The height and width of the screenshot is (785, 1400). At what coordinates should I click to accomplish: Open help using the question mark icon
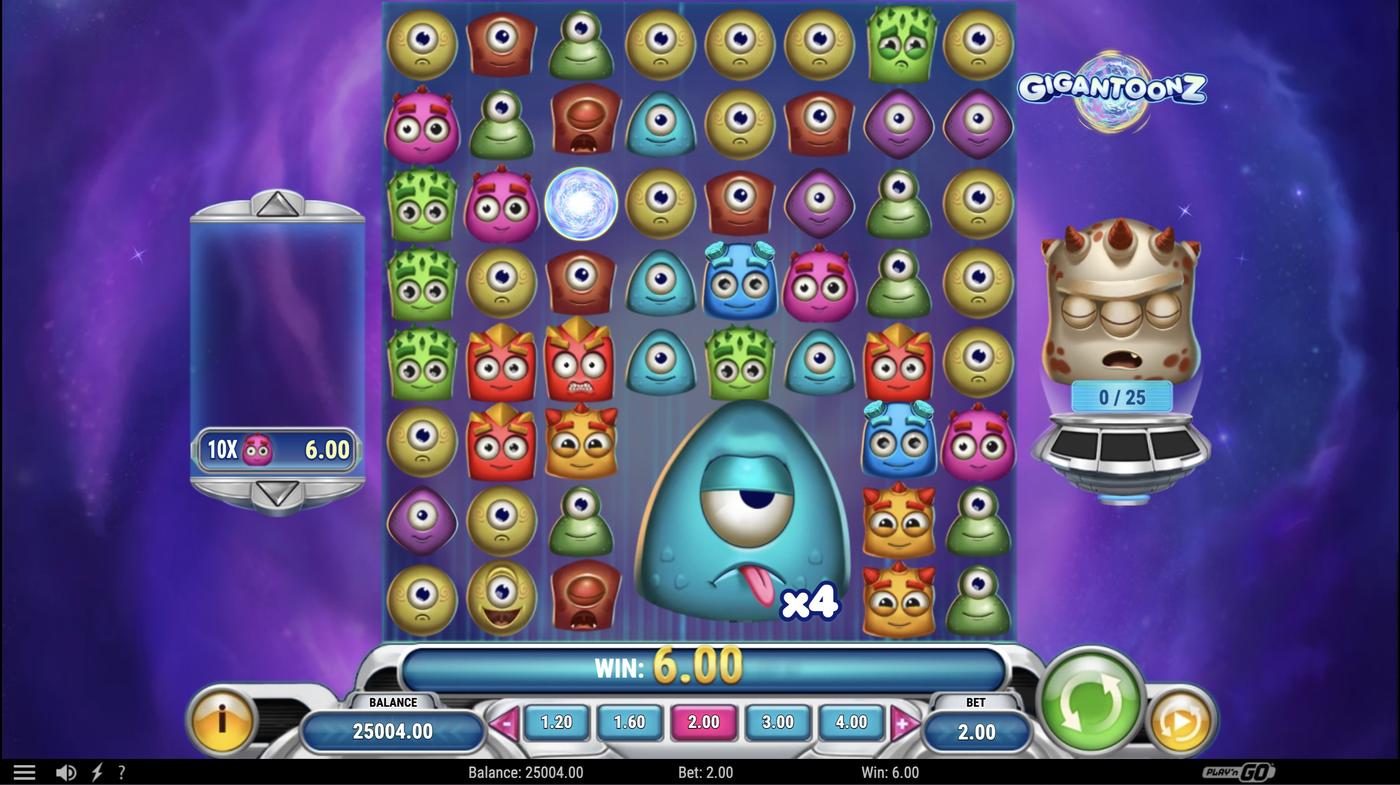(122, 771)
